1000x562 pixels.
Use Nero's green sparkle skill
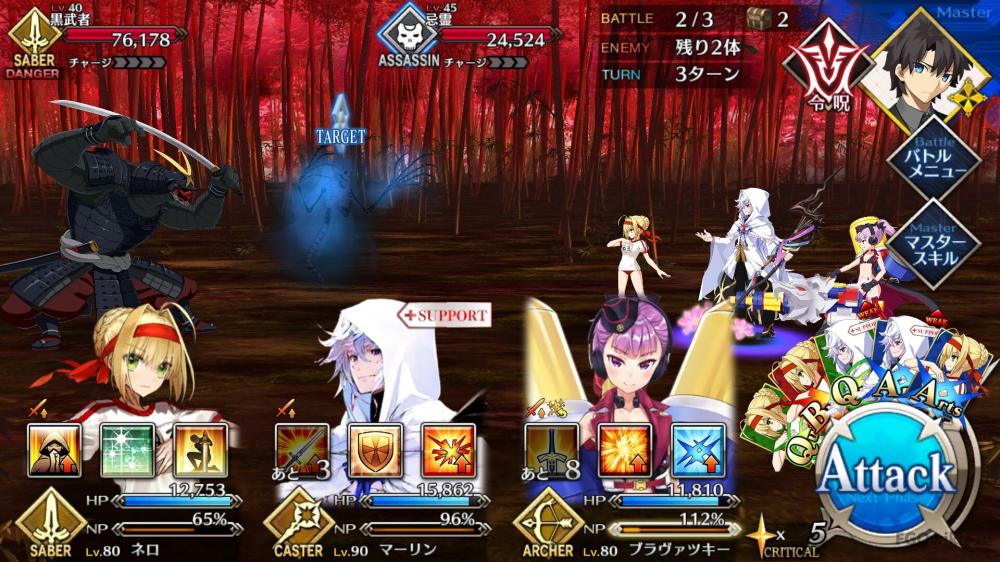126,450
